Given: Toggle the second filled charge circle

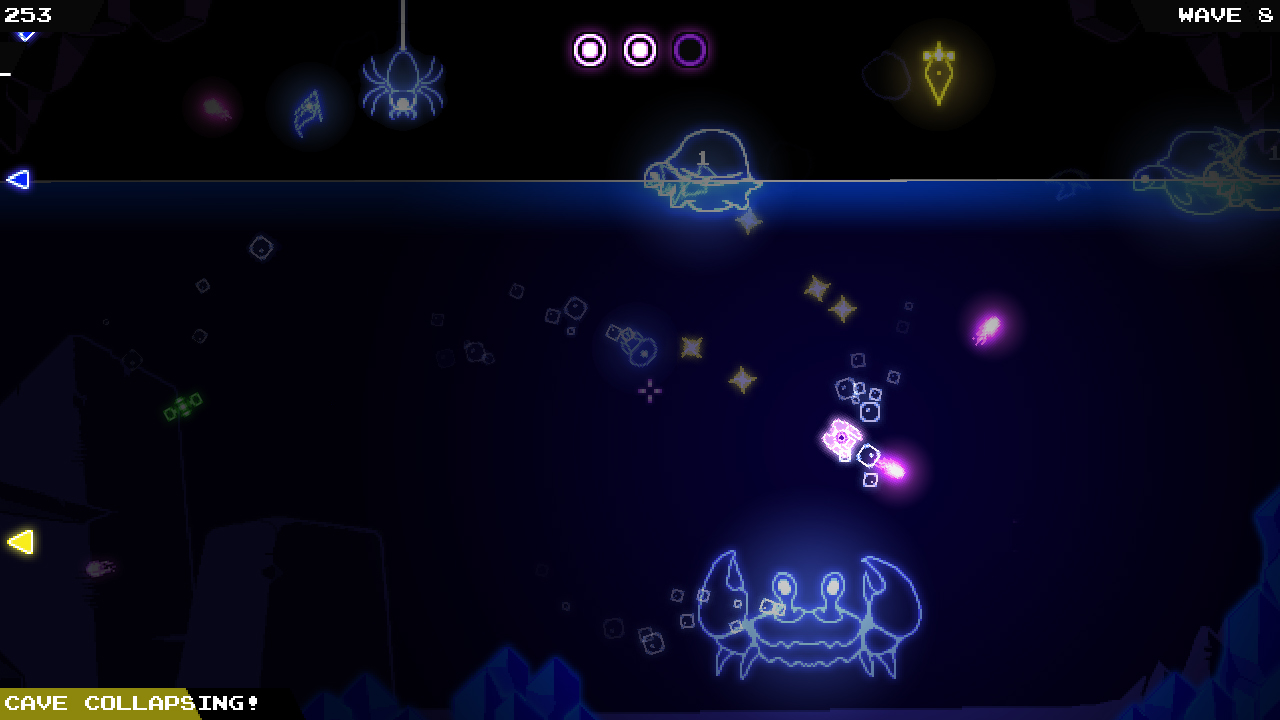Looking at the screenshot, I should click(640, 48).
